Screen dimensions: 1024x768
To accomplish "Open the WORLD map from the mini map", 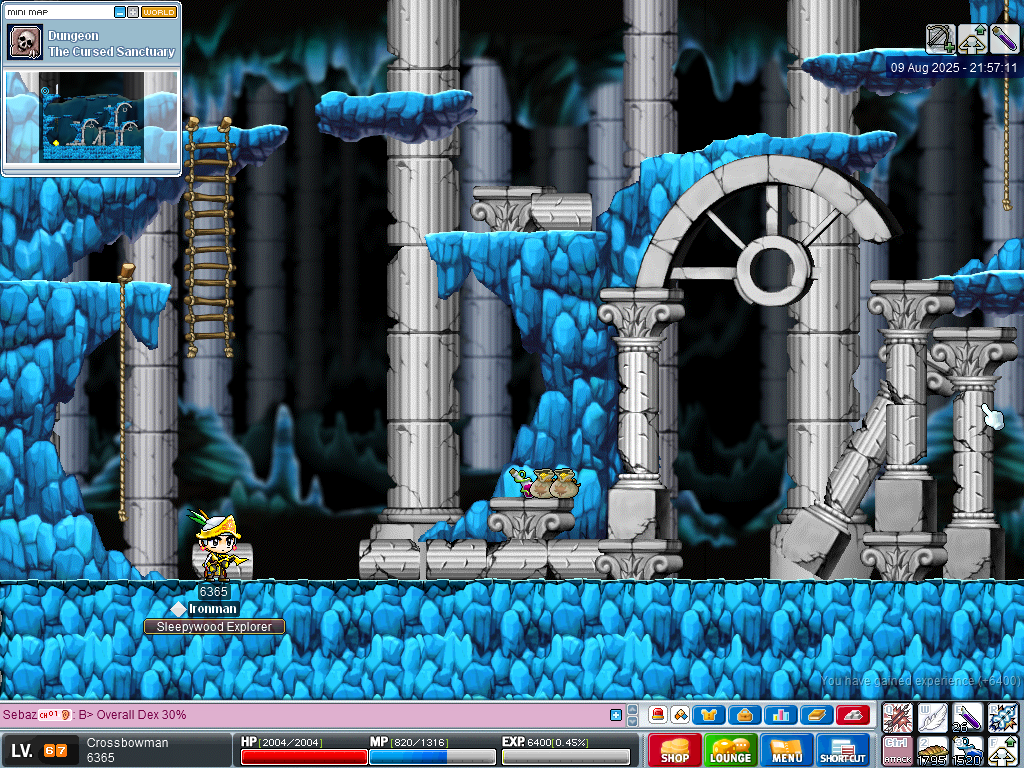I will click(x=159, y=12).
